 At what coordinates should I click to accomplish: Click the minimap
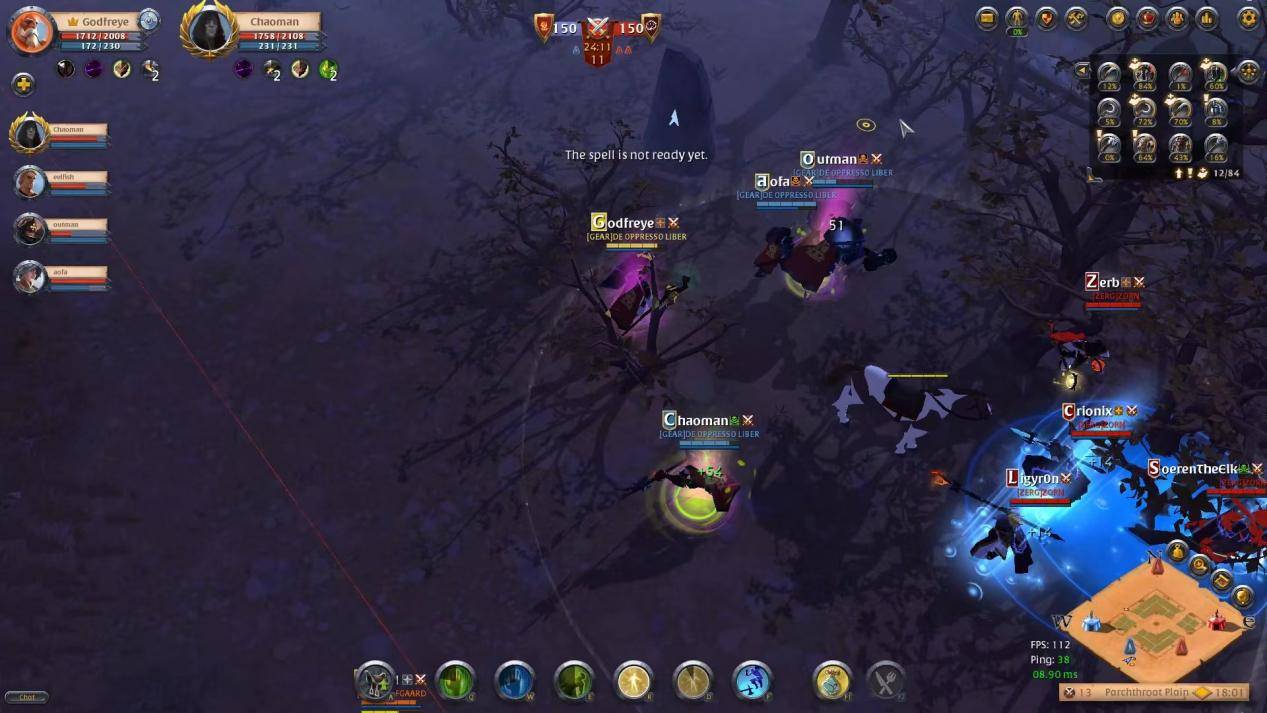1156,610
